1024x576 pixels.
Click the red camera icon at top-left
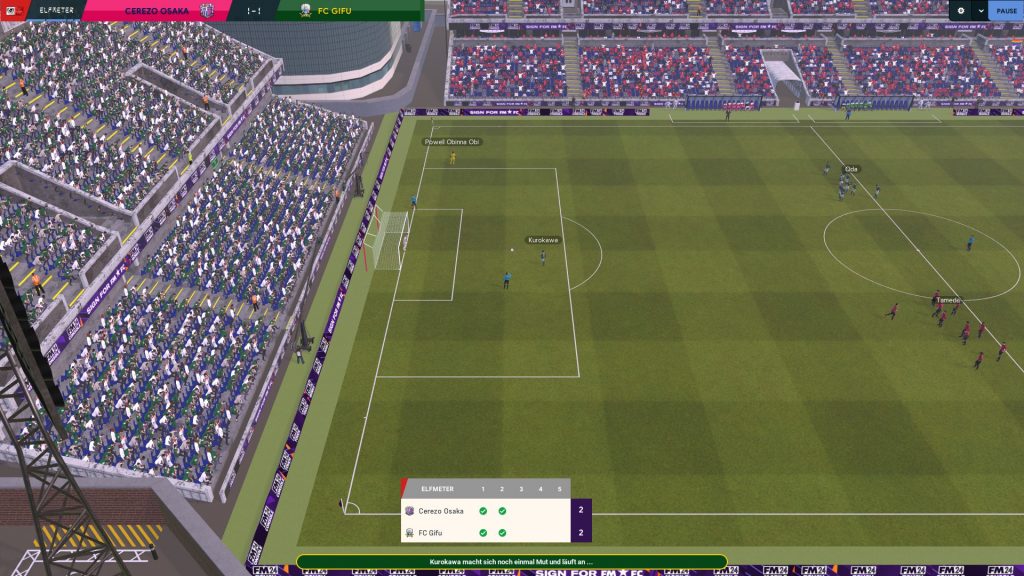pyautogui.click(x=15, y=10)
